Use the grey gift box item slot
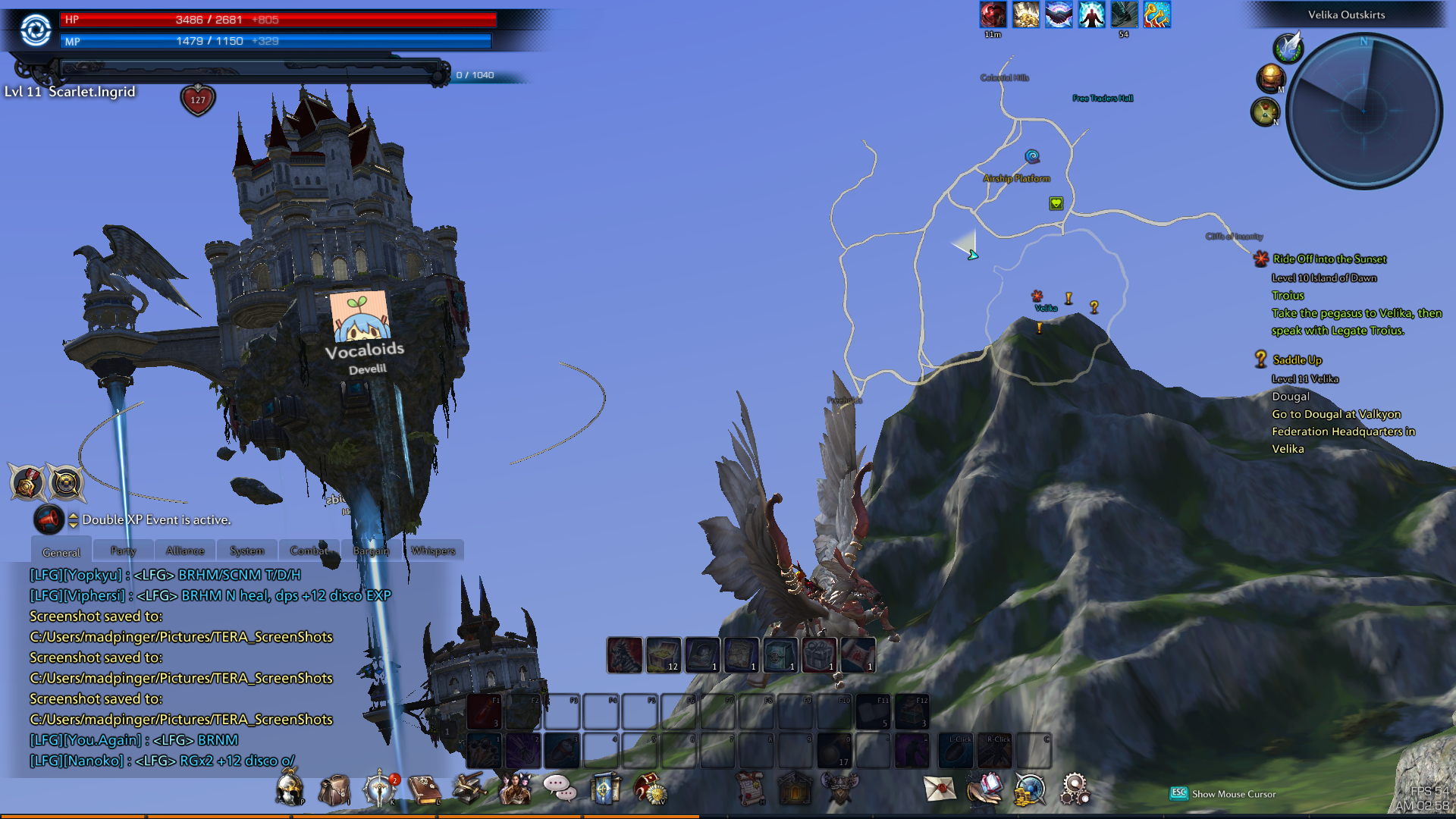1456x819 pixels. coord(819,654)
